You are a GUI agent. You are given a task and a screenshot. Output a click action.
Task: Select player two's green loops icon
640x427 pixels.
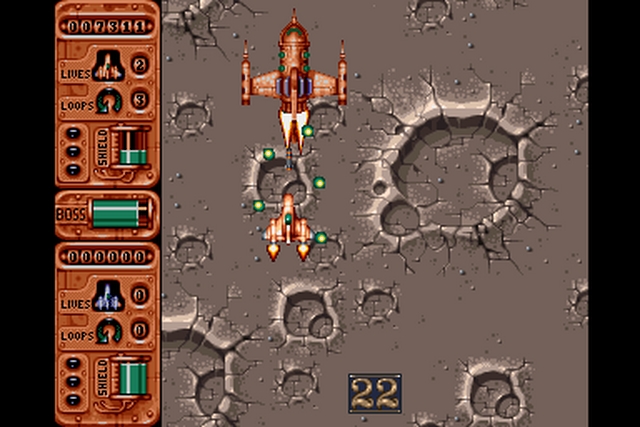pyautogui.click(x=108, y=329)
